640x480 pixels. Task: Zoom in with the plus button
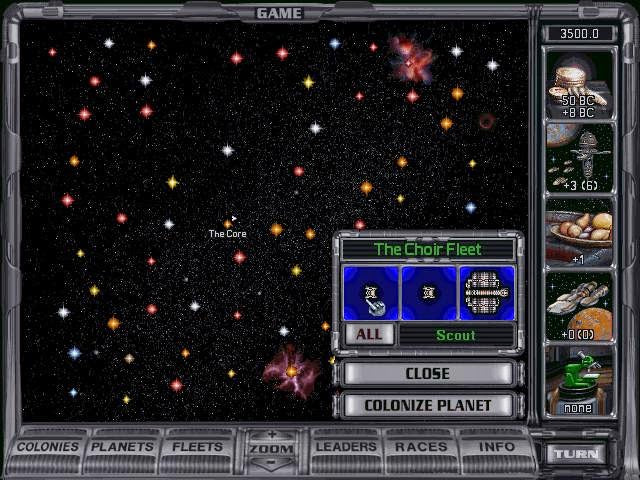pyautogui.click(x=272, y=436)
